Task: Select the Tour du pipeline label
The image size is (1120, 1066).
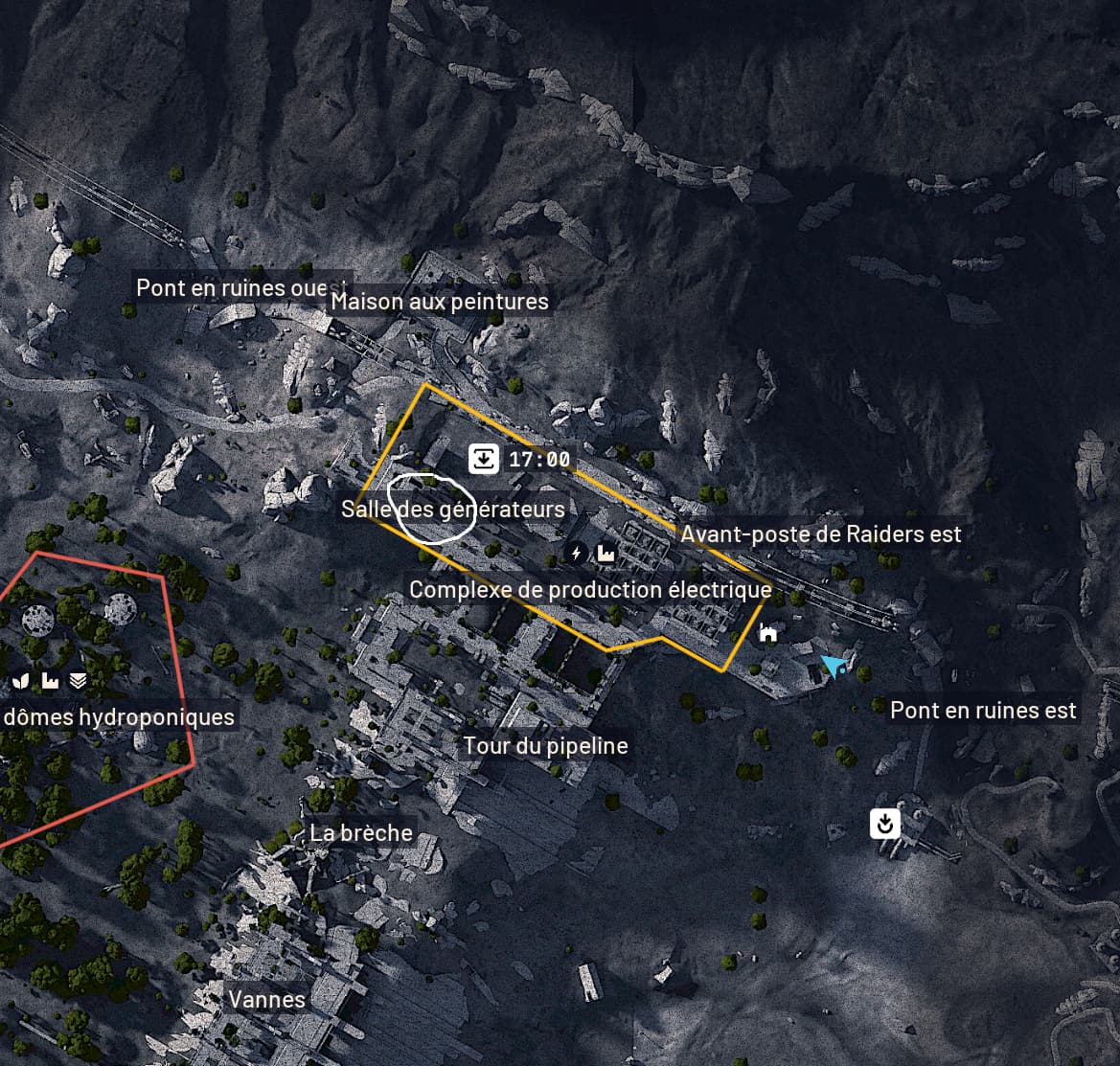Action: [x=546, y=746]
